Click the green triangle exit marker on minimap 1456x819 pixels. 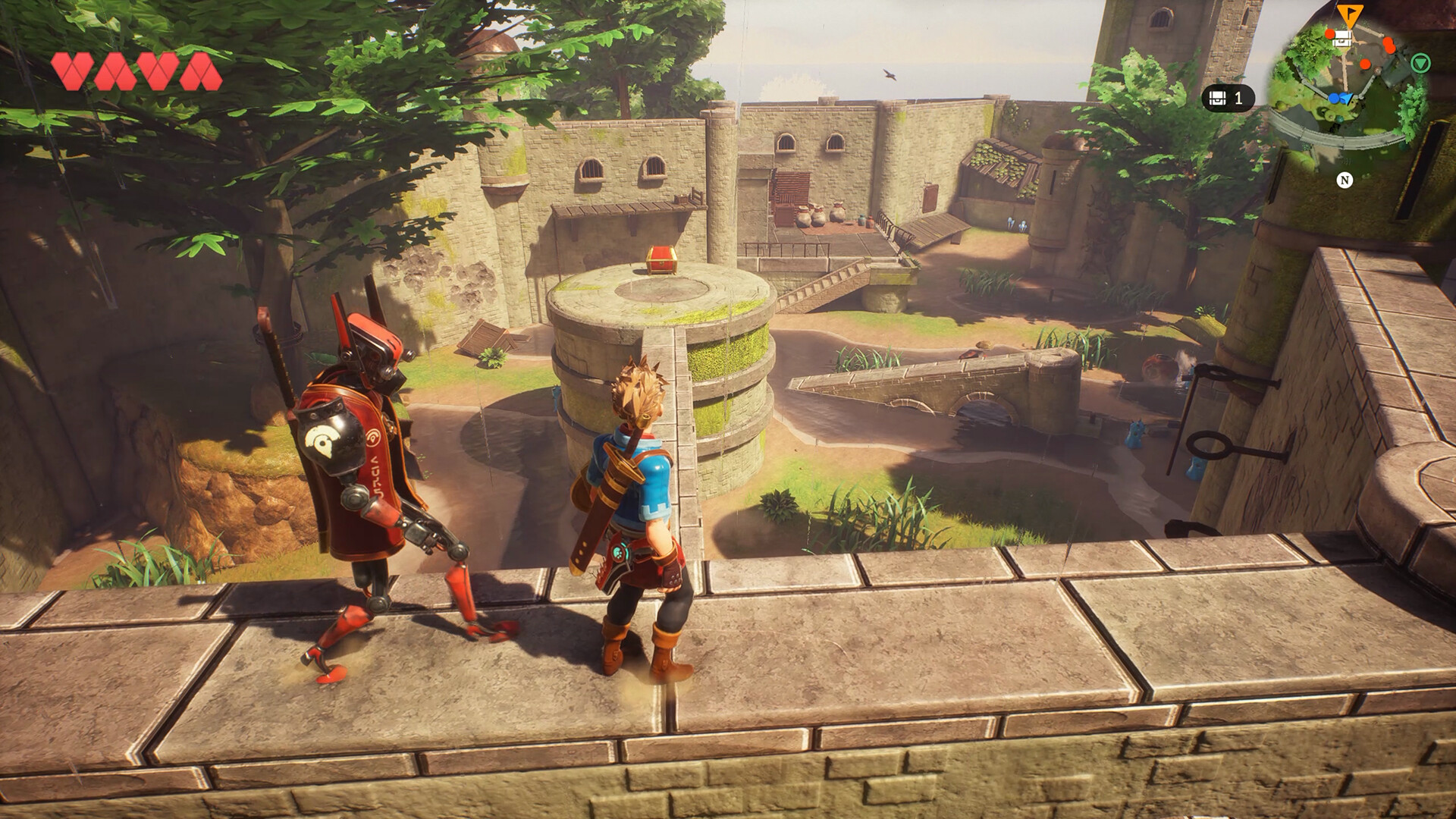[x=1421, y=64]
